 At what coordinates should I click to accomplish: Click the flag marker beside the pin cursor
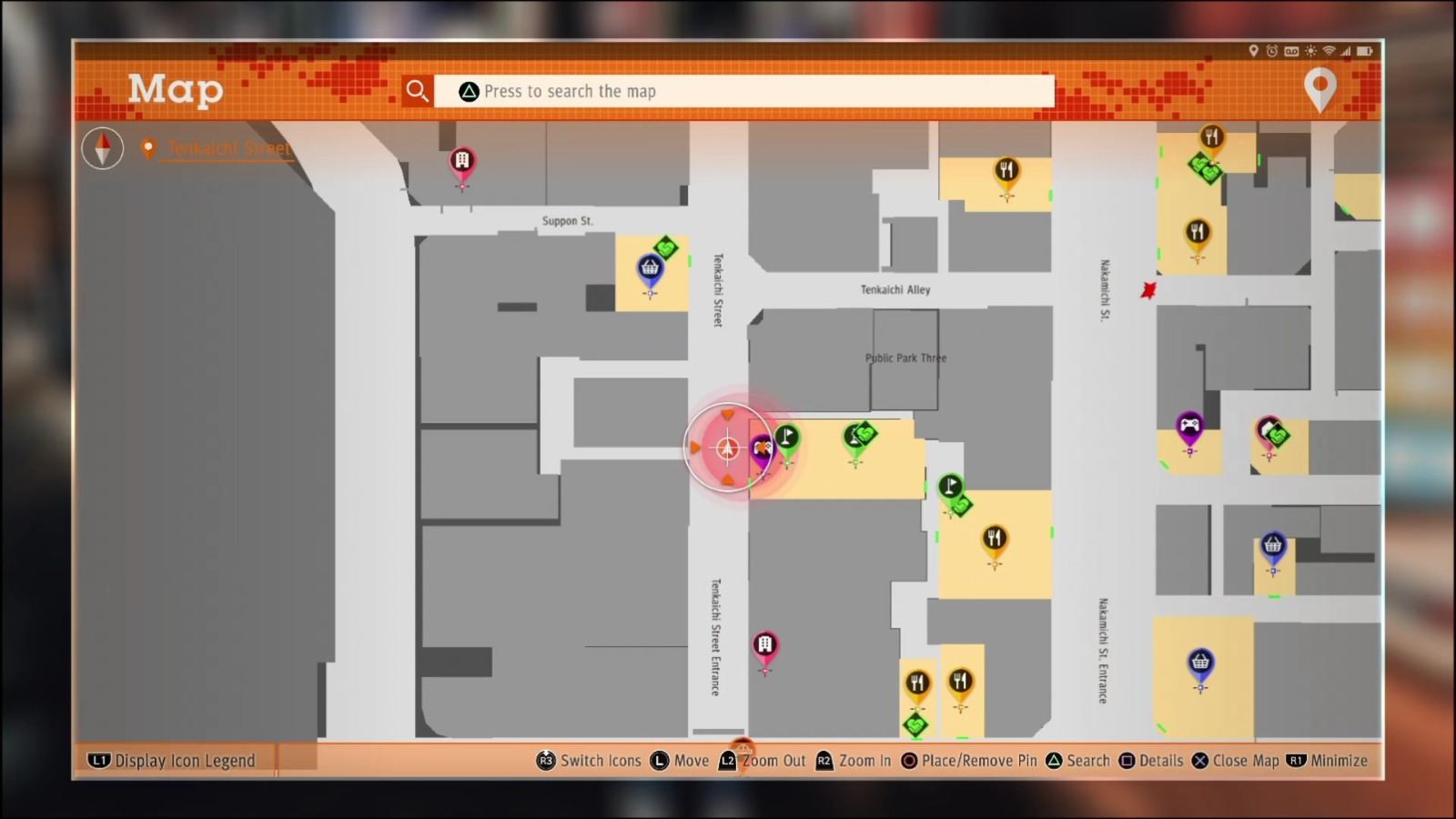point(787,437)
